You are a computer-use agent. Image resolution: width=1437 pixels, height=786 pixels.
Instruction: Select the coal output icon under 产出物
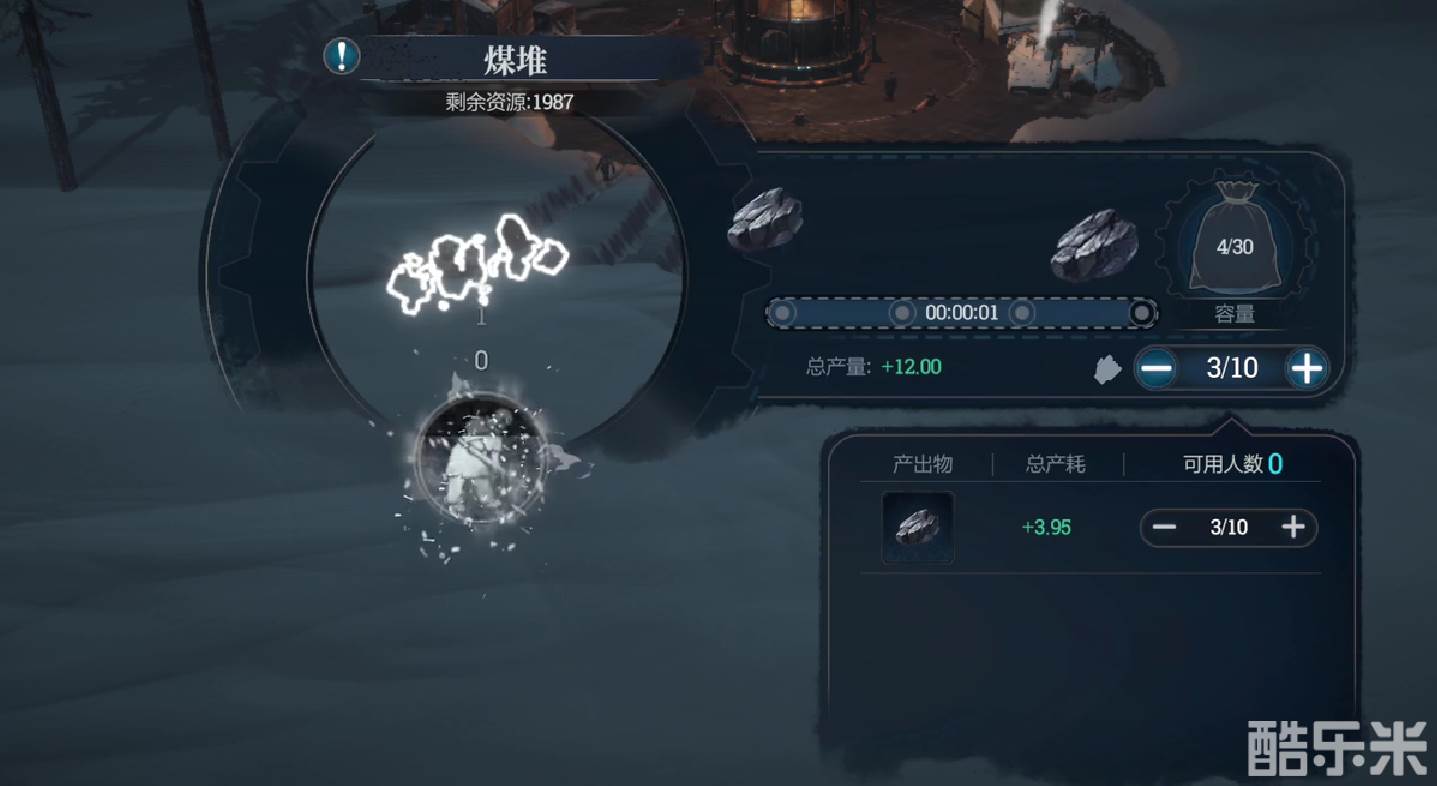tap(917, 527)
